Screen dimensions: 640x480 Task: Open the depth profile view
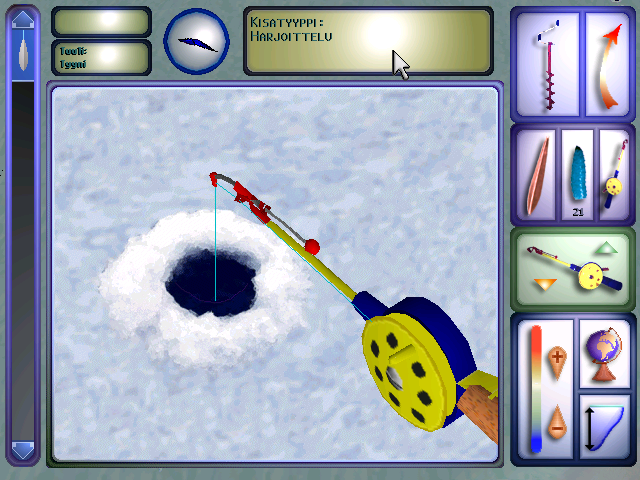pos(606,425)
